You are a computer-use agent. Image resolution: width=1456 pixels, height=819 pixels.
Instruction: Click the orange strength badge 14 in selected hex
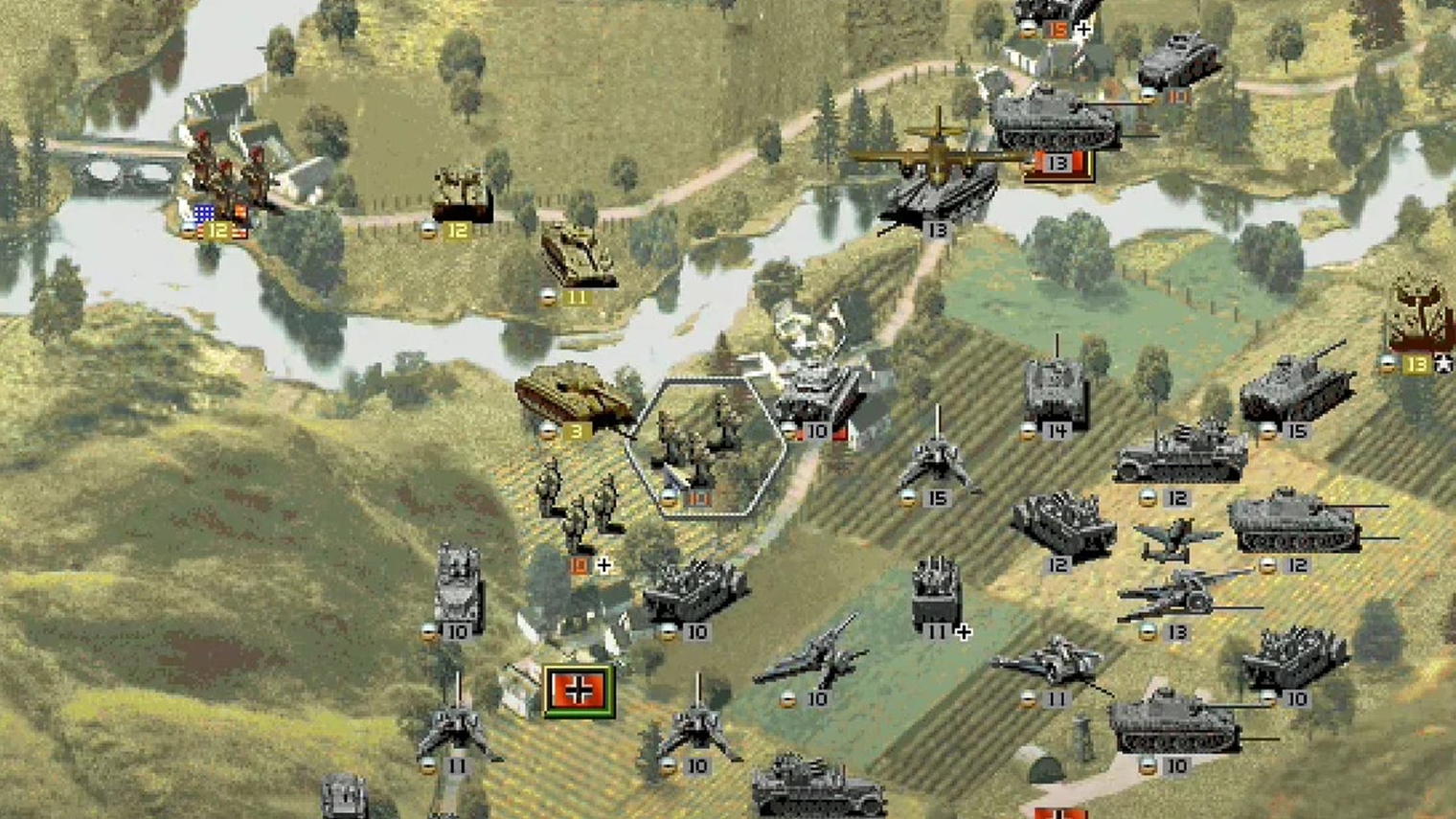pyautogui.click(x=695, y=498)
